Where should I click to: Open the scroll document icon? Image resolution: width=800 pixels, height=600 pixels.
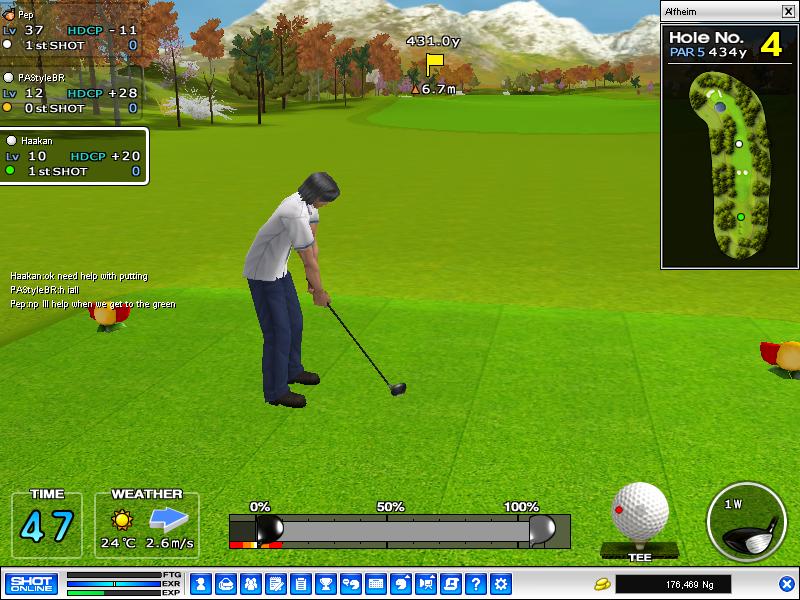click(451, 583)
